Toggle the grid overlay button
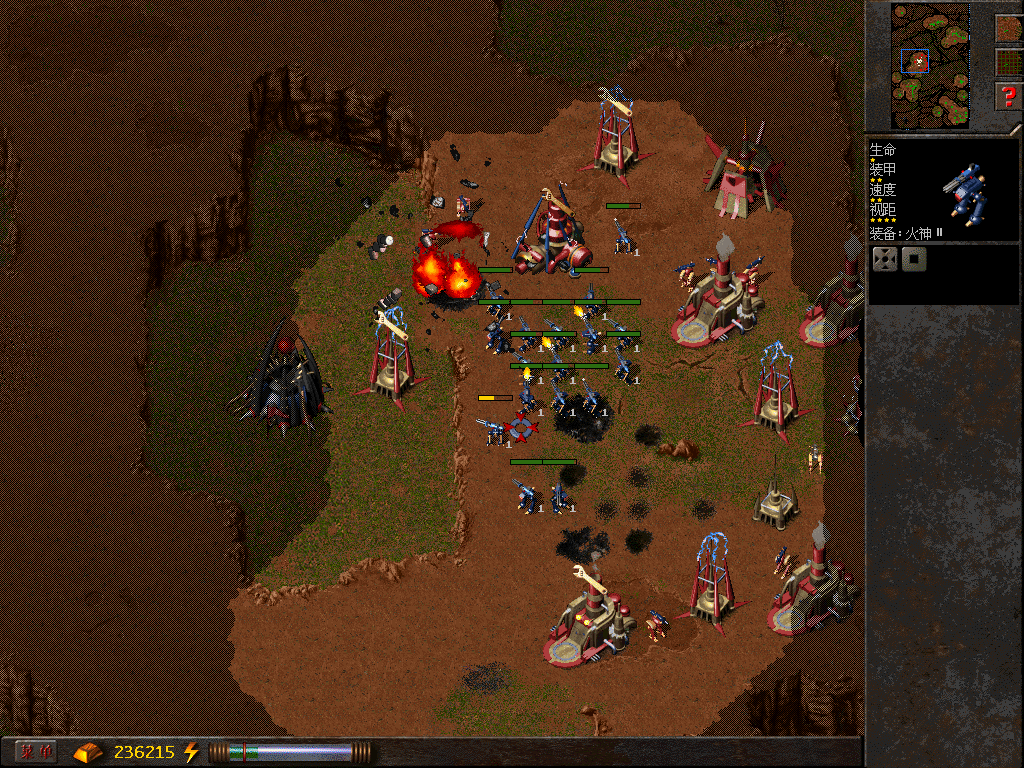1024x768 pixels. pyautogui.click(x=1008, y=62)
